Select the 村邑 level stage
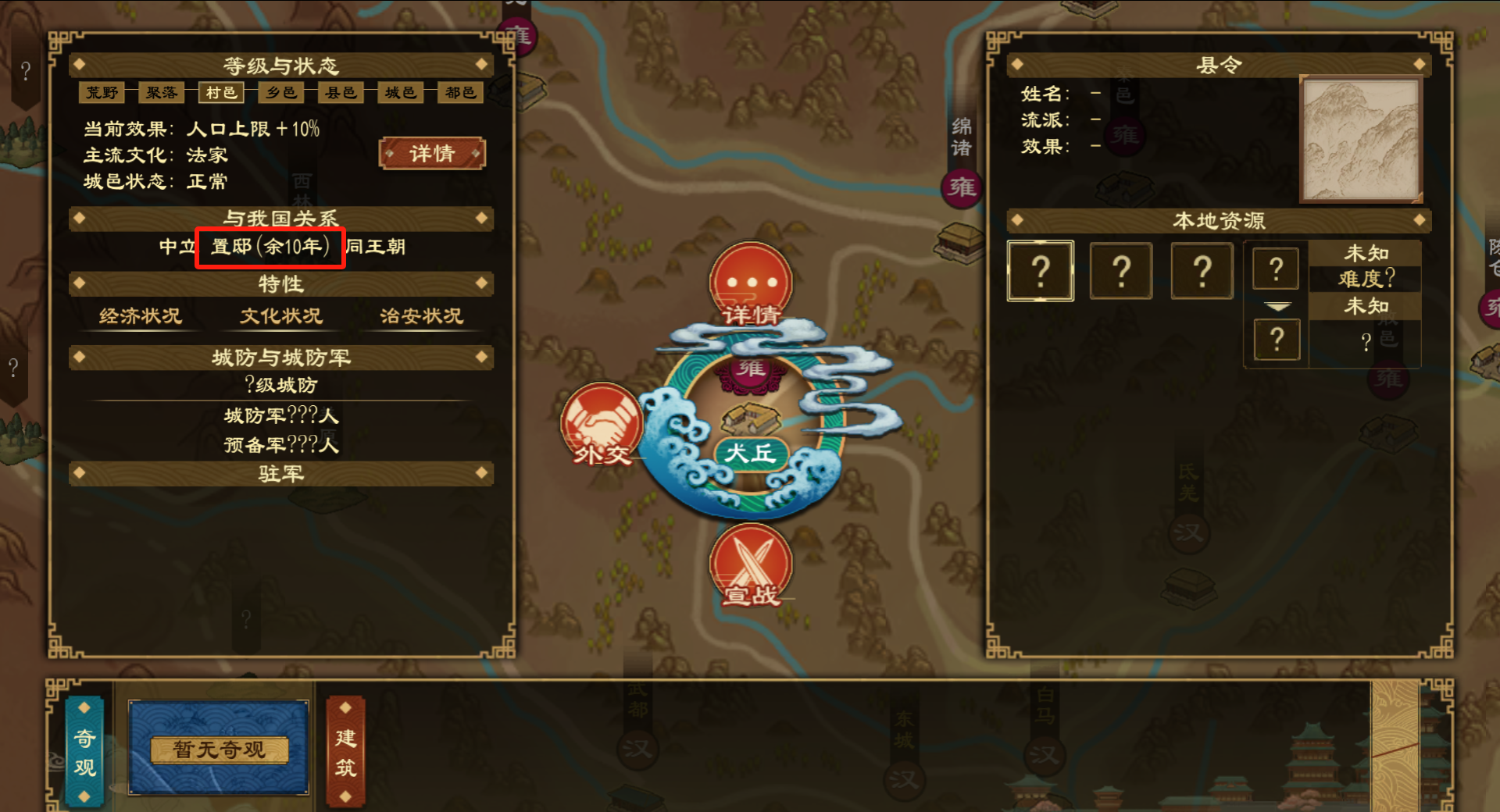Viewport: 1500px width, 812px height. click(221, 93)
